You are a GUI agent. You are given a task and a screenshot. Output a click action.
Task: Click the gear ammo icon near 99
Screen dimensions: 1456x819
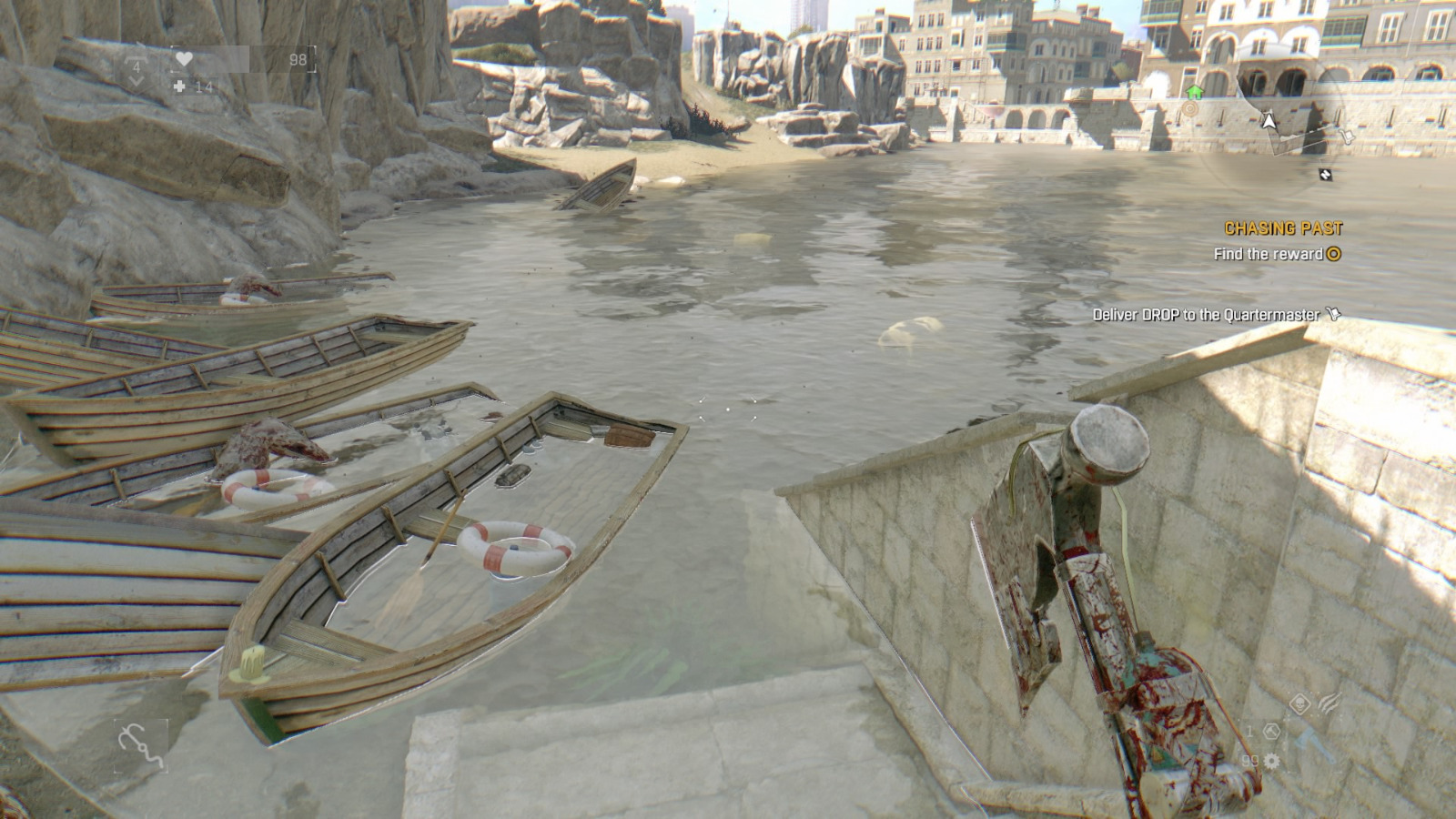[1271, 761]
